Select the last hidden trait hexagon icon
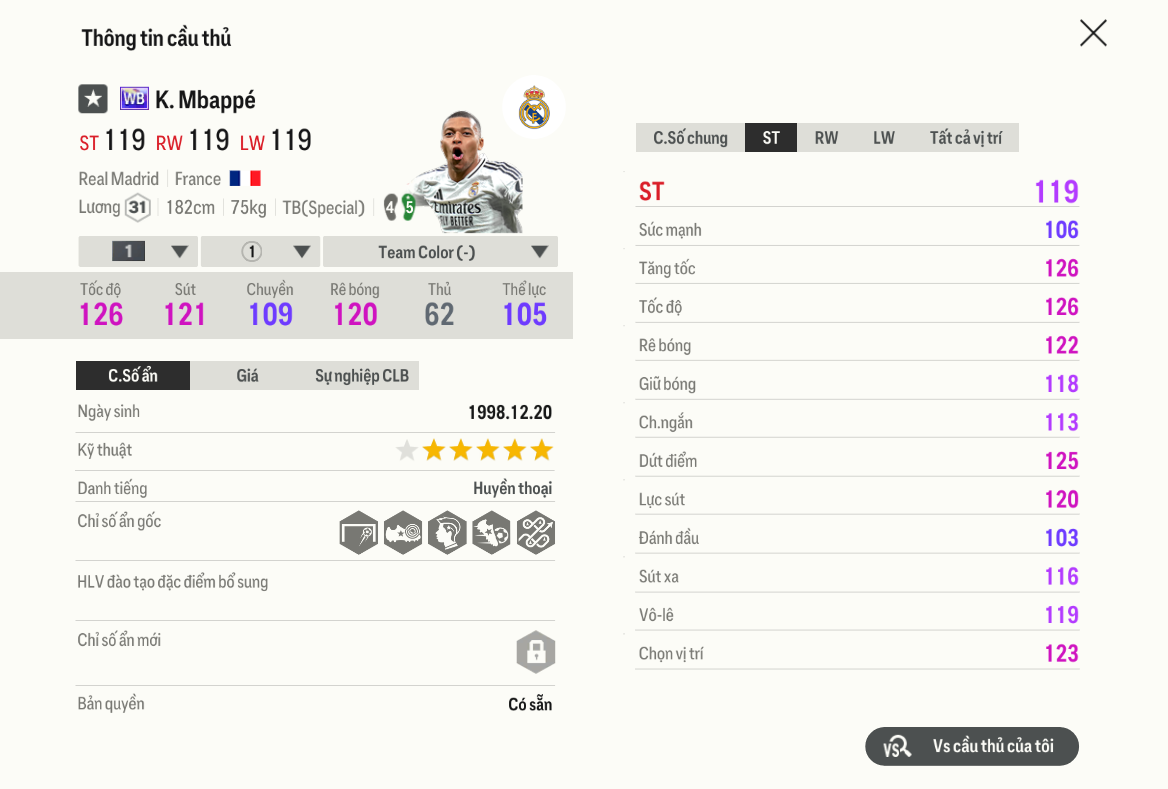This screenshot has height=789, width=1168. pyautogui.click(x=535, y=533)
